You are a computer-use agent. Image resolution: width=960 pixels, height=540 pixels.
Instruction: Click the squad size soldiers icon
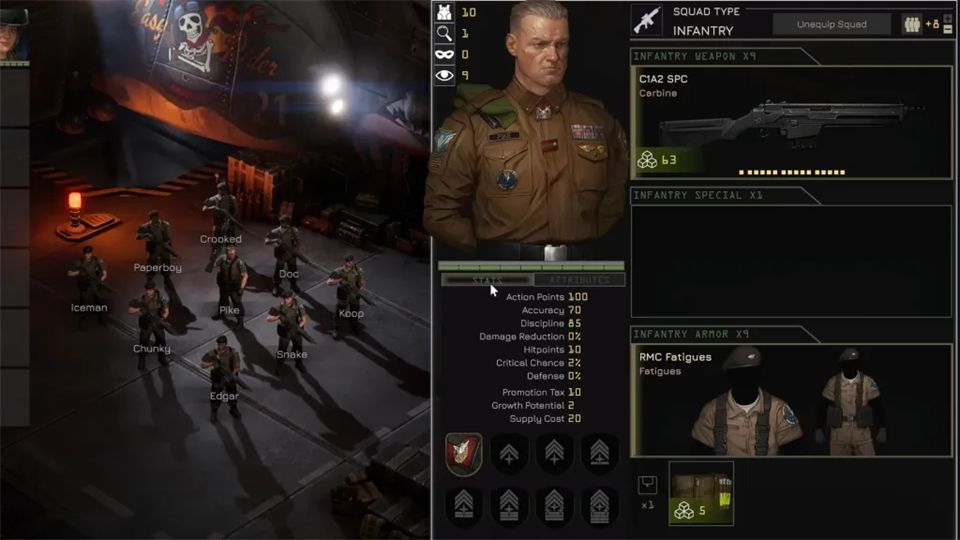coord(912,24)
